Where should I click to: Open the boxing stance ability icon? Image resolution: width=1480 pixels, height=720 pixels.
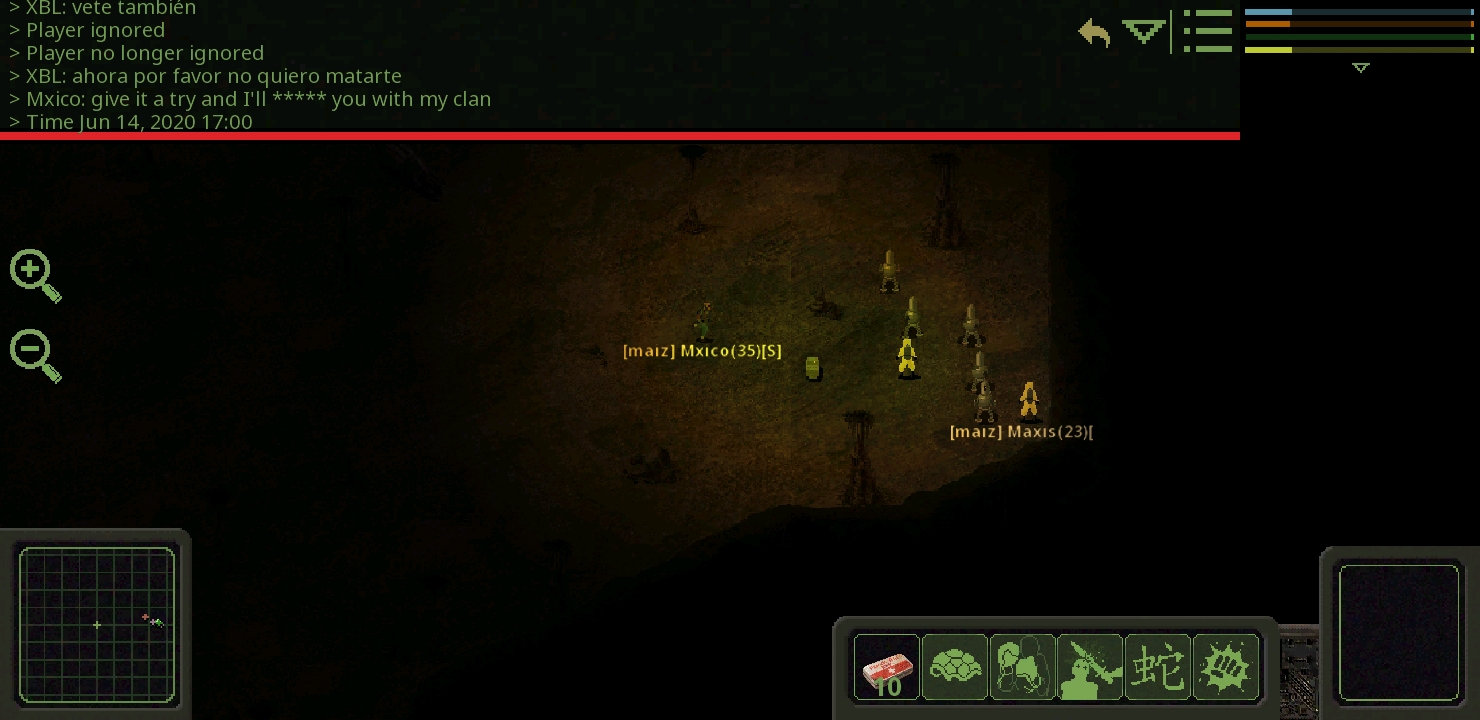[x=1023, y=667]
